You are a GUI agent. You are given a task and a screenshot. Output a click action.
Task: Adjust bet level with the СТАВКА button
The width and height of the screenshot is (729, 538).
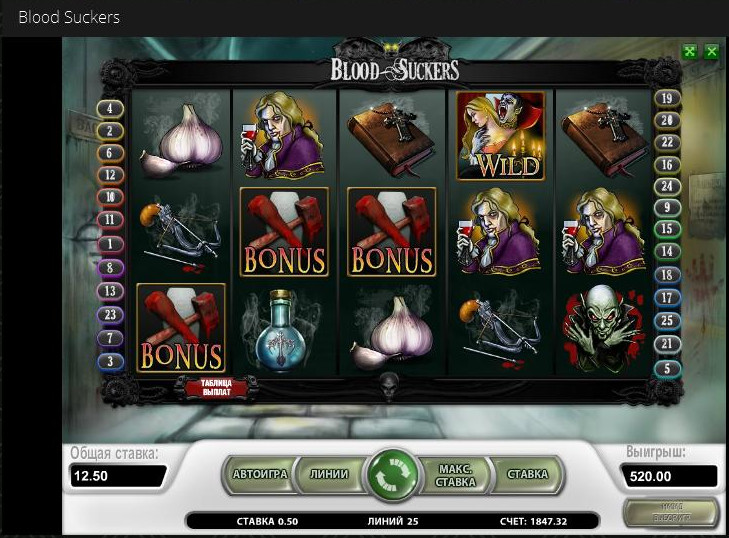(527, 474)
